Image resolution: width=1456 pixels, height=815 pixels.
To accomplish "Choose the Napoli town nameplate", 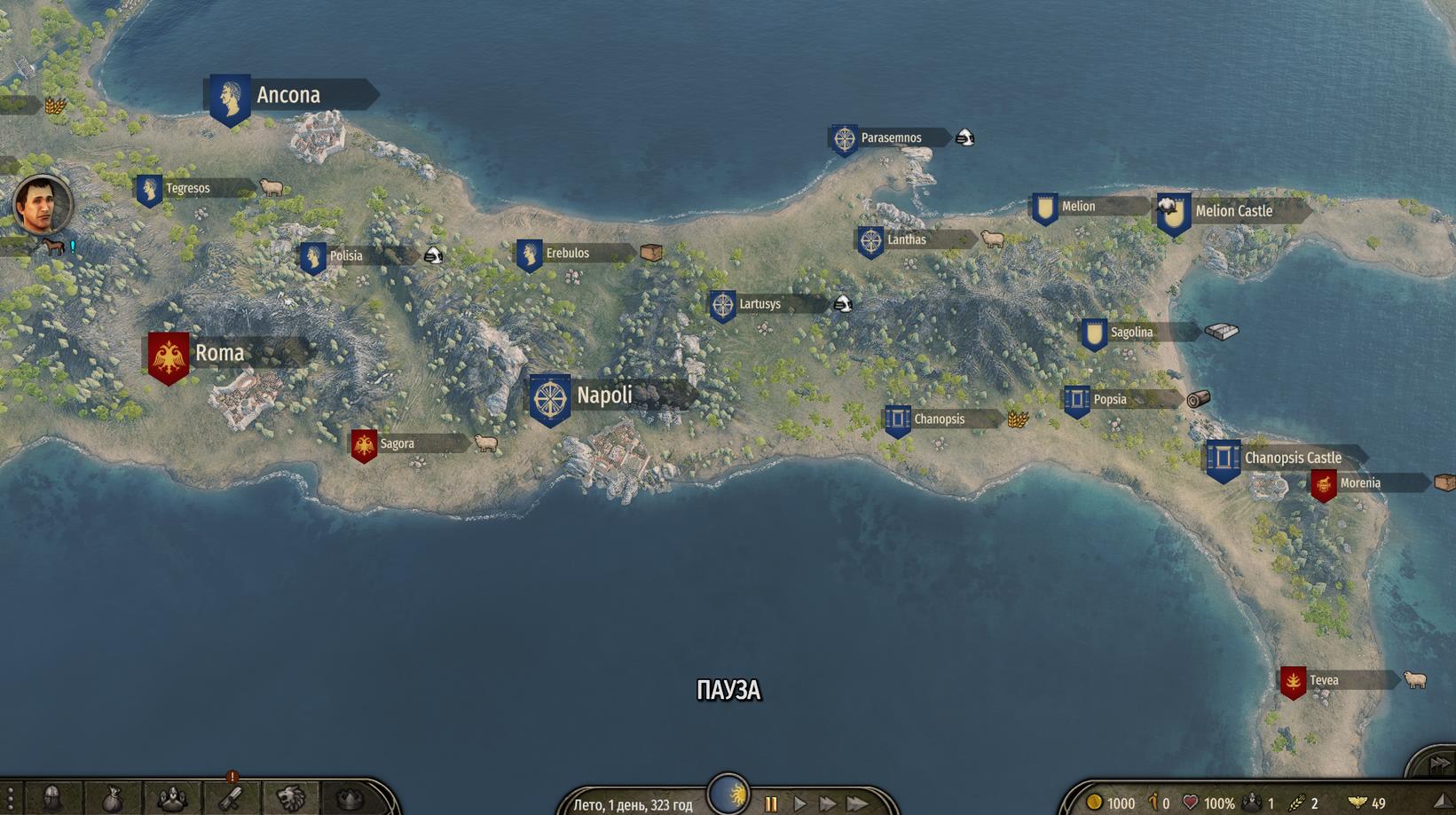I will point(604,396).
